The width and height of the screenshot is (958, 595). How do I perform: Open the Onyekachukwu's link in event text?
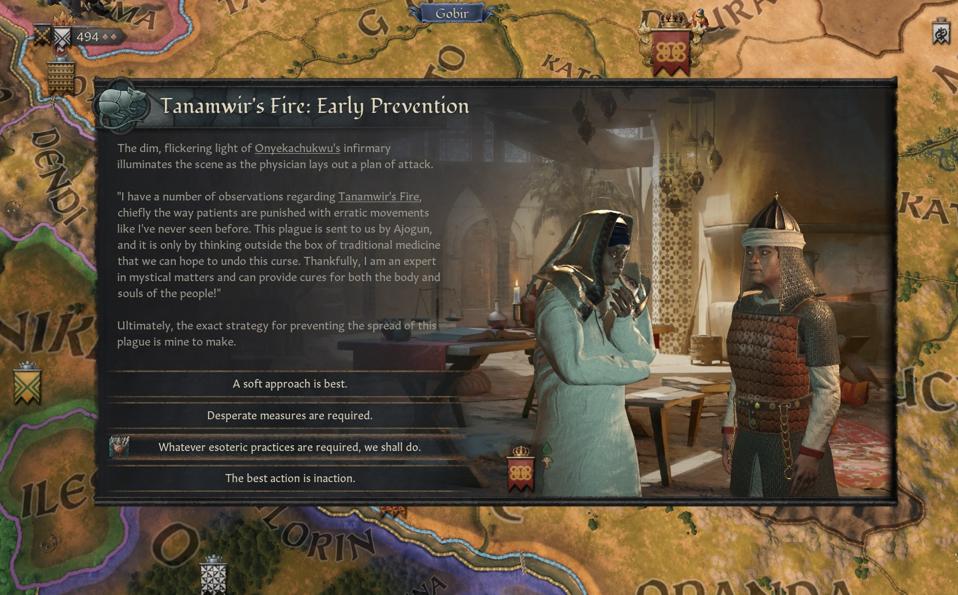point(297,149)
